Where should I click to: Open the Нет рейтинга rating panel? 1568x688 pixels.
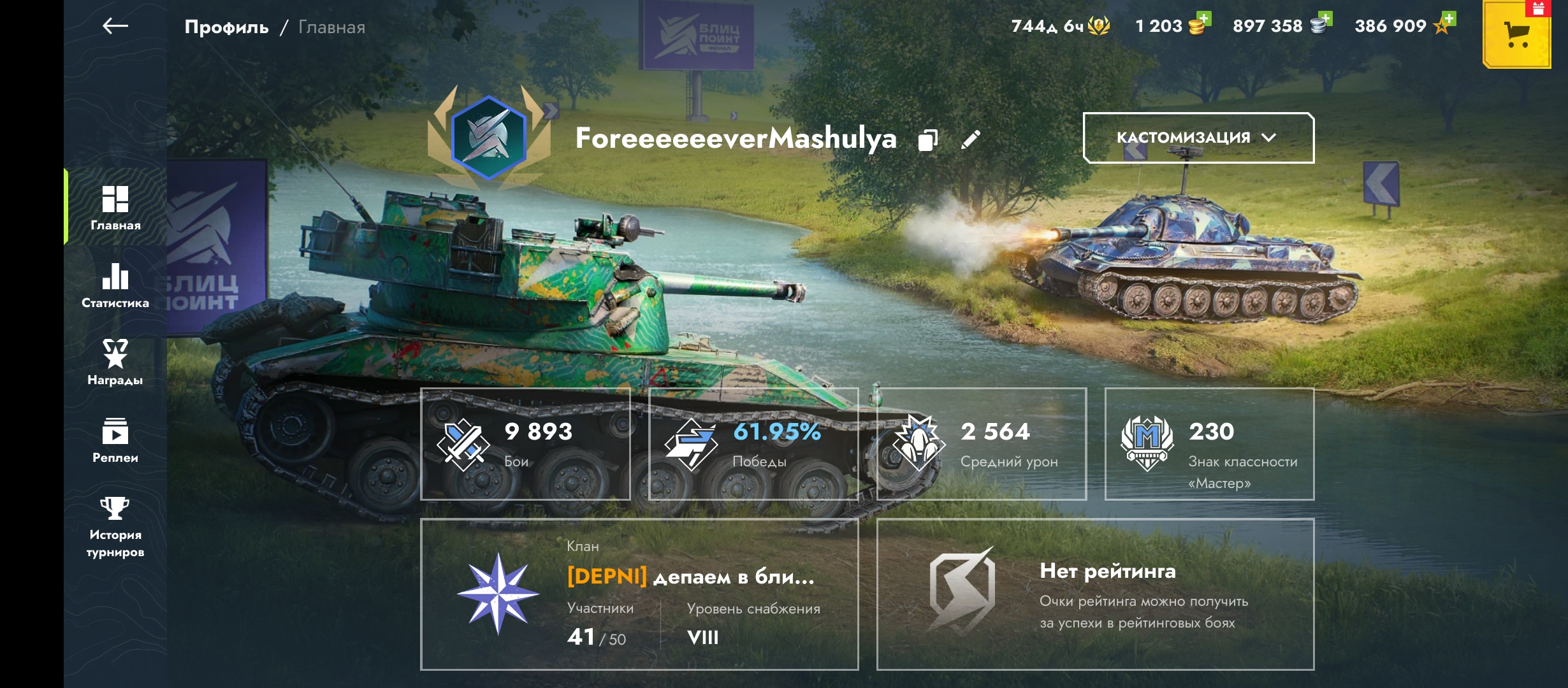pyautogui.click(x=1095, y=594)
